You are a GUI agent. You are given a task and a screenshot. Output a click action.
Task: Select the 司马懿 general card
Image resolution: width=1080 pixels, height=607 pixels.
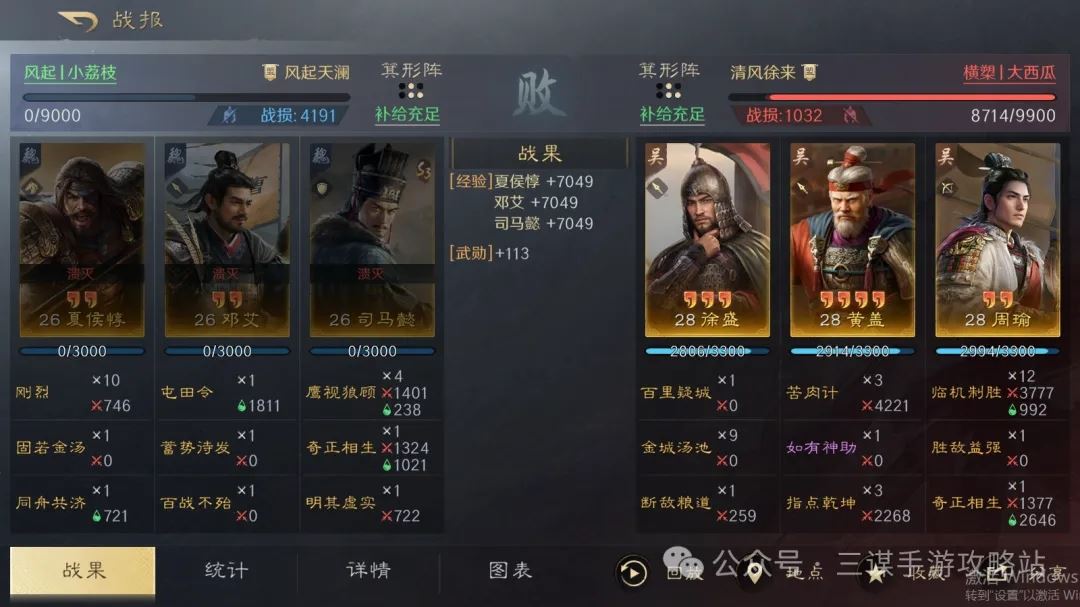click(372, 240)
